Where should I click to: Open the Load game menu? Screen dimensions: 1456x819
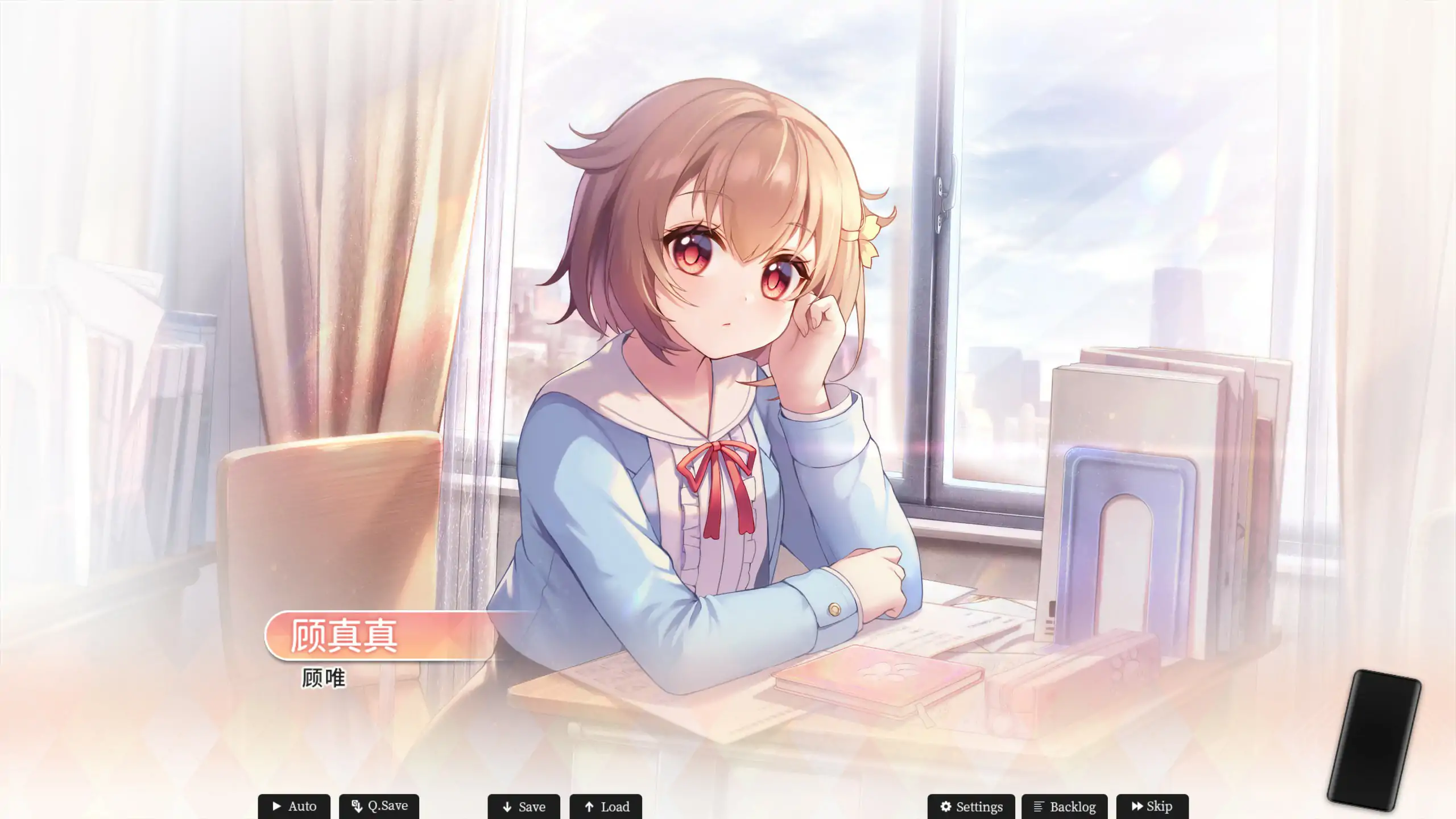(606, 806)
